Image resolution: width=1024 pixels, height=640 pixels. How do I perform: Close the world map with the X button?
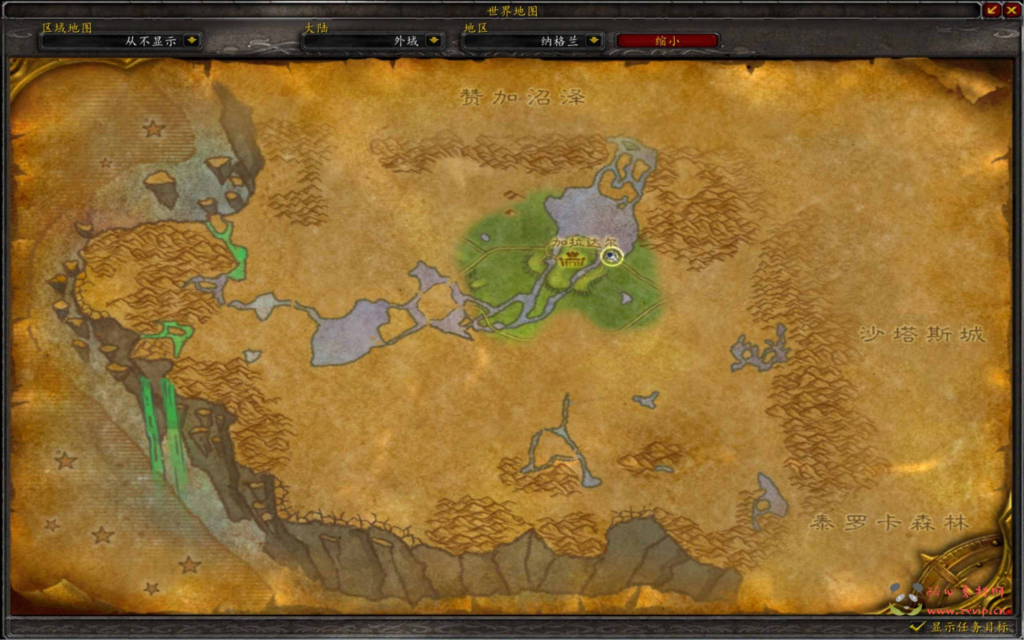click(1012, 10)
